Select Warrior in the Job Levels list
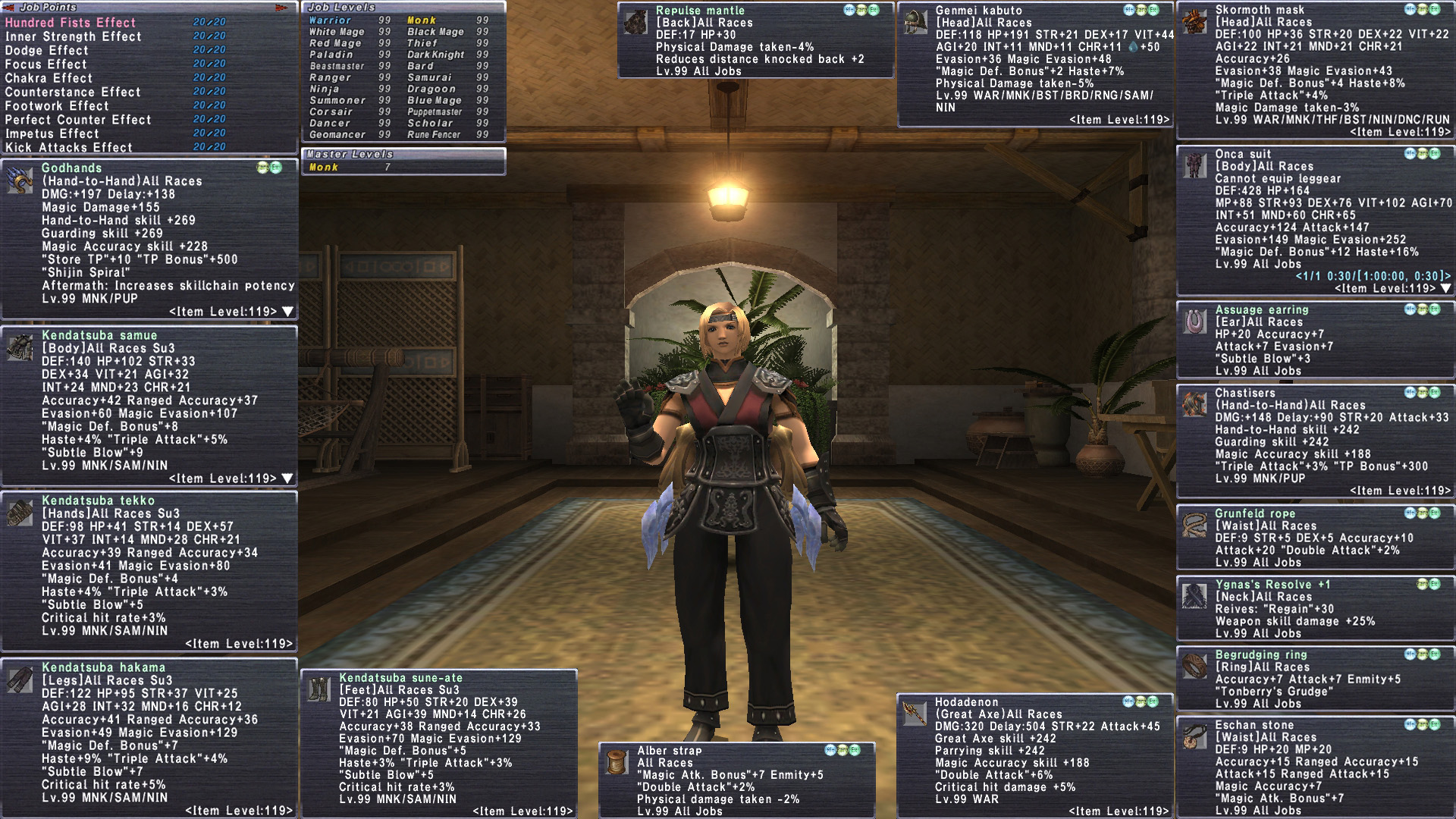Image resolution: width=1456 pixels, height=819 pixels. click(330, 20)
